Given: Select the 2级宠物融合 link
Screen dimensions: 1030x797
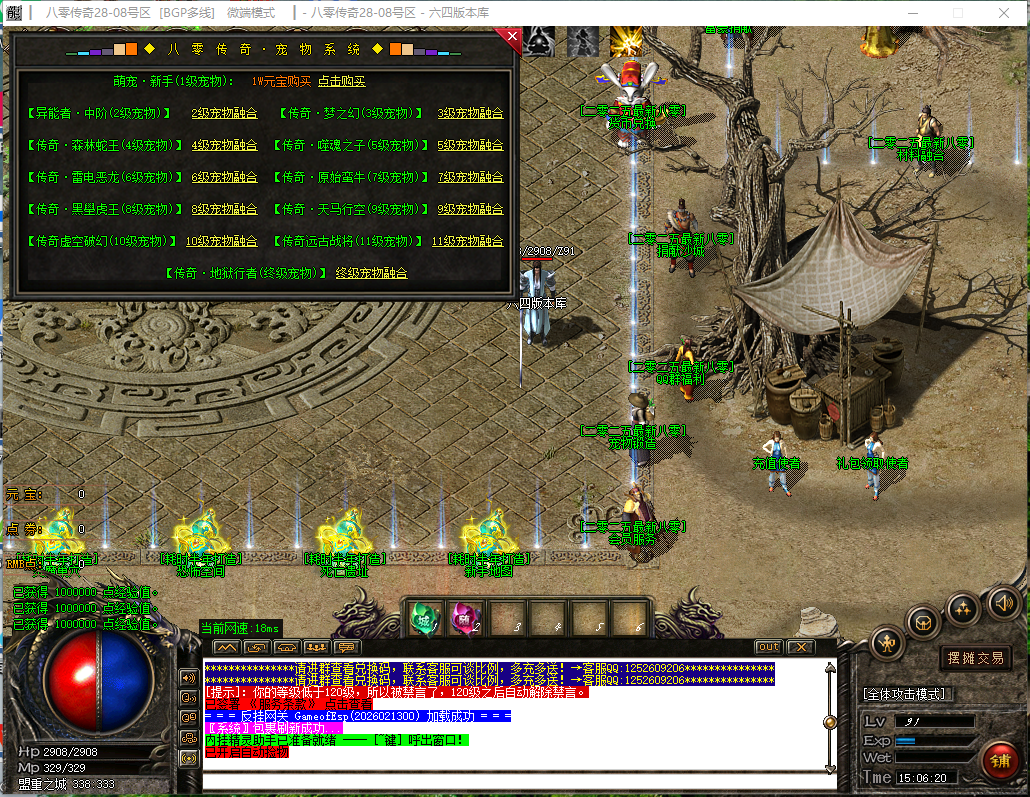Looking at the screenshot, I should [224, 114].
